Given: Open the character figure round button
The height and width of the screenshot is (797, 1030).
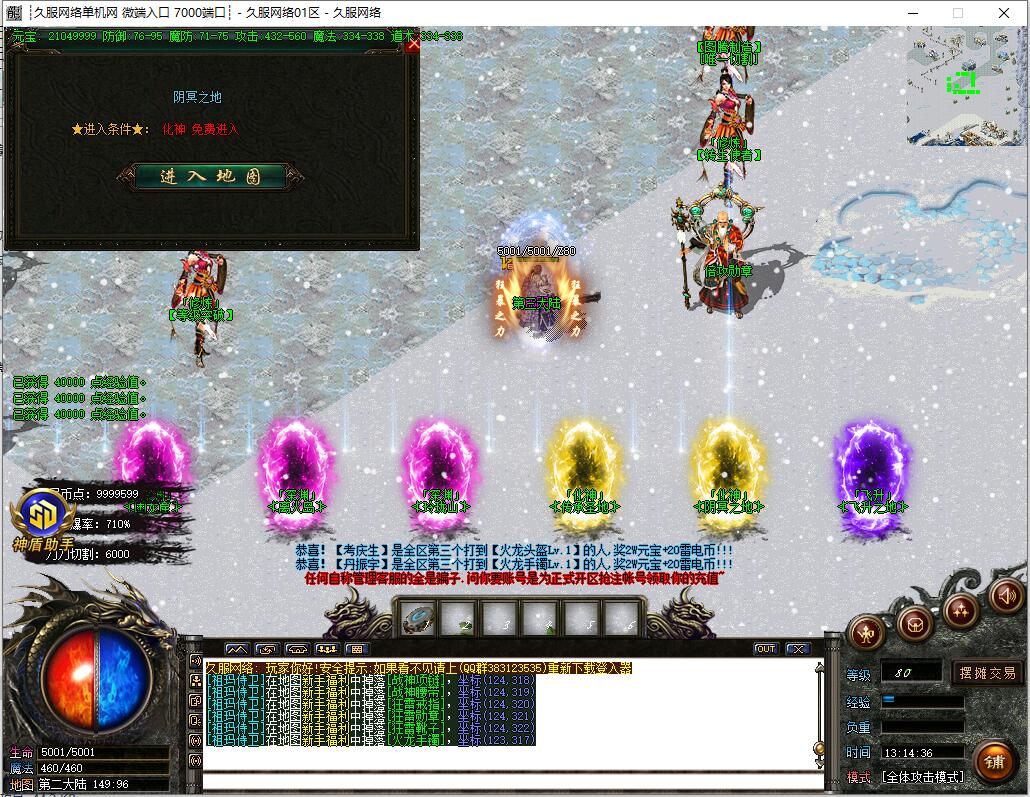Looking at the screenshot, I should coord(866,631).
